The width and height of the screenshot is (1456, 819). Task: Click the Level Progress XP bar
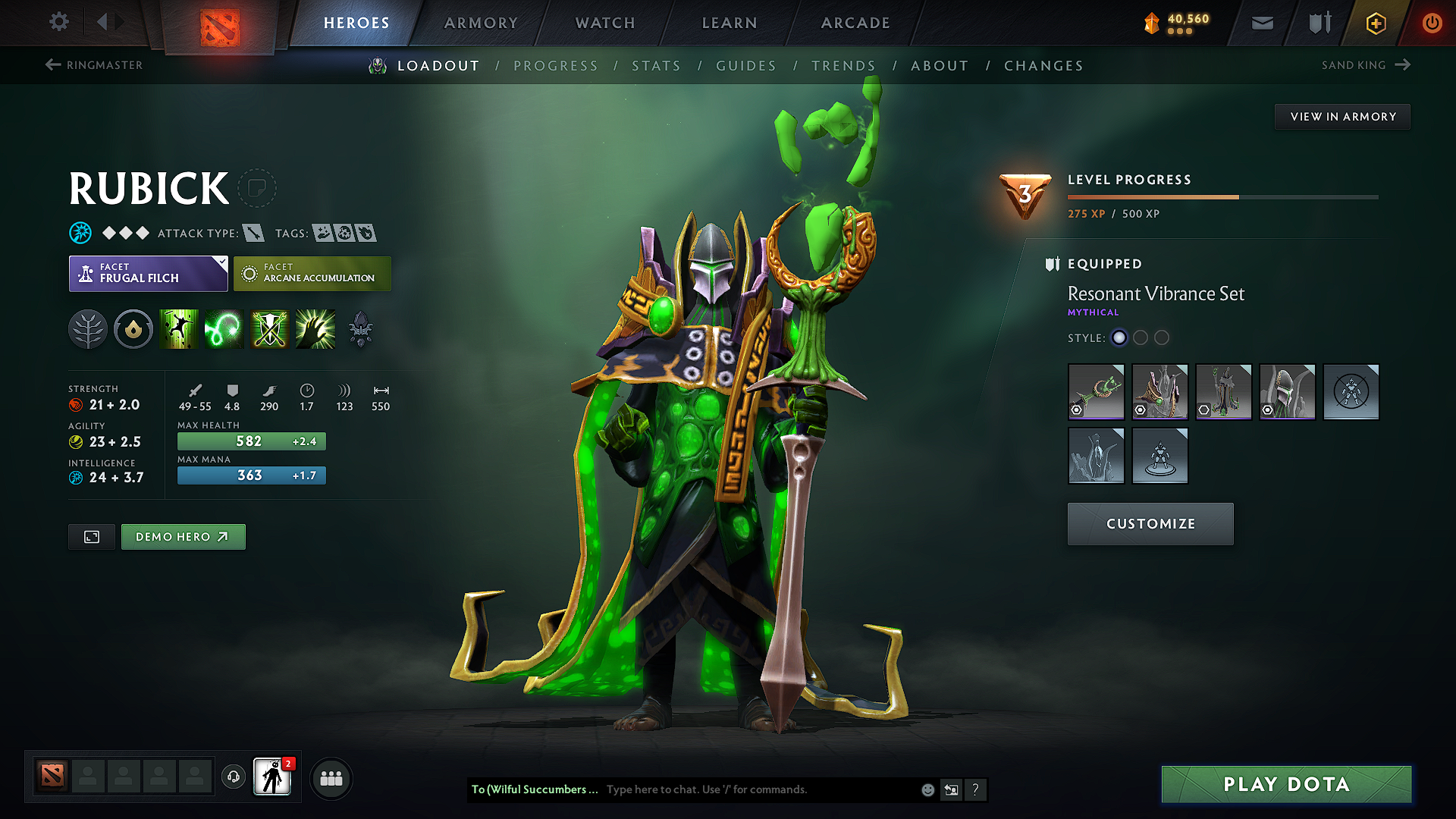click(x=1222, y=196)
